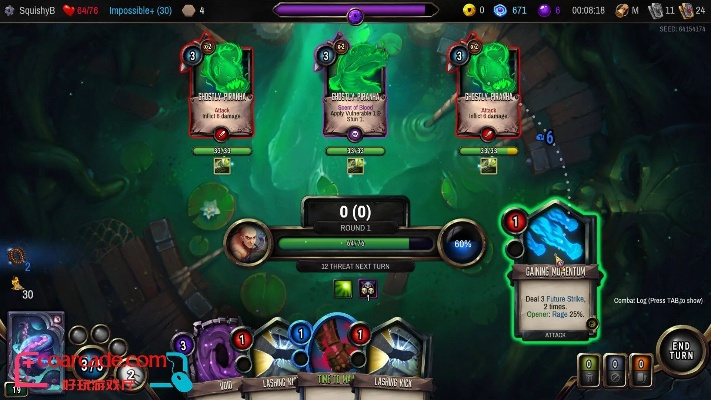Screen dimensions: 711x400
Task: Target the Scent of Blood Ghostly Piranha
Action: pyautogui.click(x=353, y=88)
